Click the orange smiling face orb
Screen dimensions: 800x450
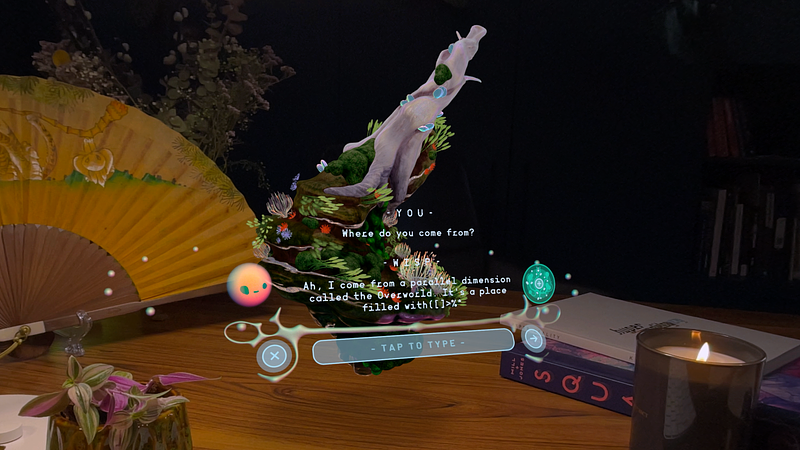coord(248,286)
